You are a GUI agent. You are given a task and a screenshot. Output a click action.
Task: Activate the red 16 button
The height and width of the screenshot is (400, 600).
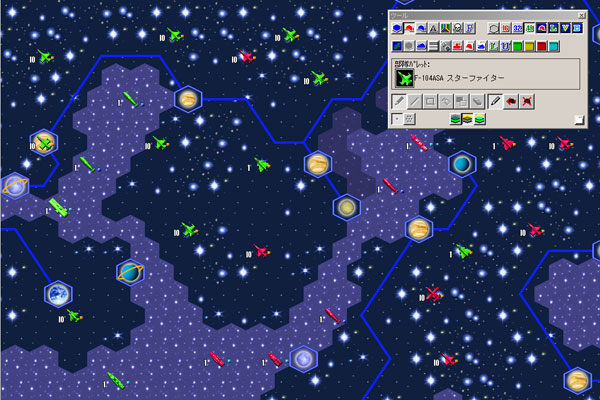pos(505,28)
